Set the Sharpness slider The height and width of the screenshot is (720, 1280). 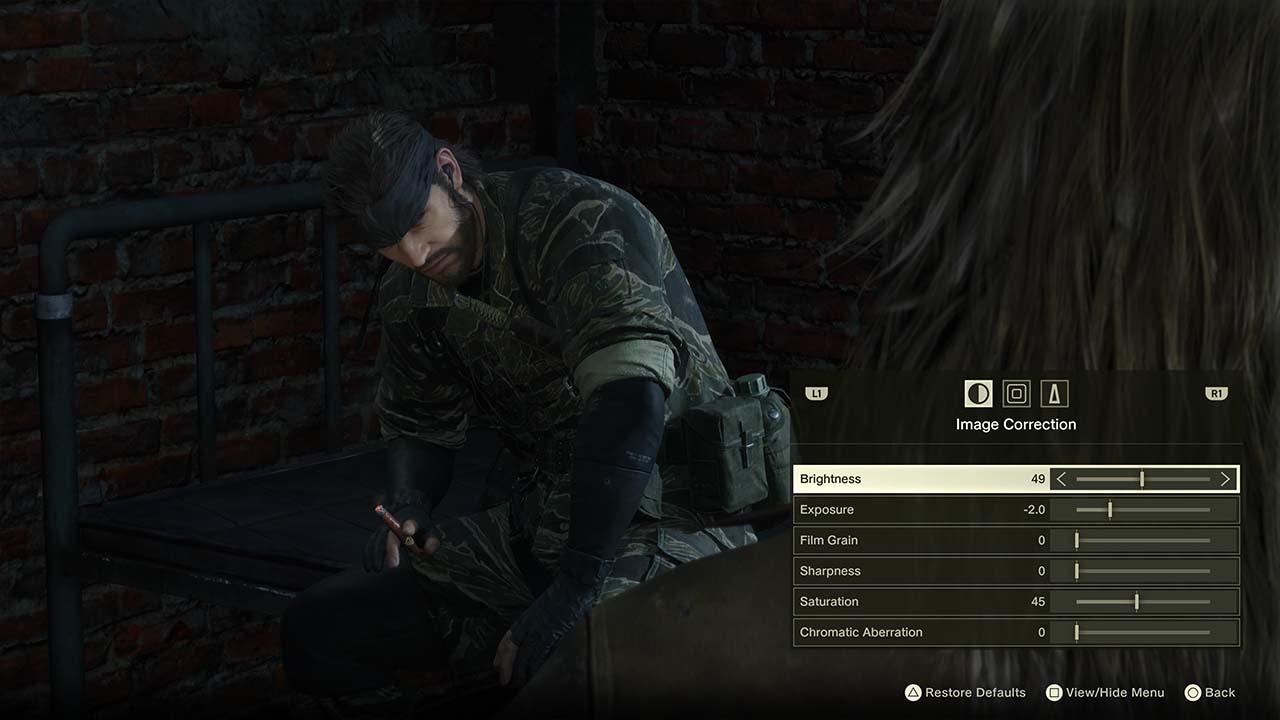pyautogui.click(x=1143, y=571)
